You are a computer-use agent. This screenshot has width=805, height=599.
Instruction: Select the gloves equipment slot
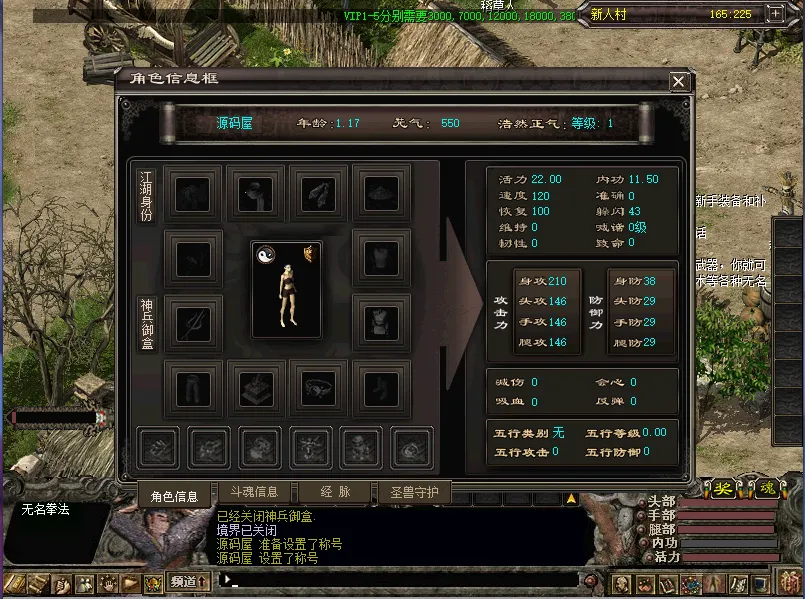pyautogui.click(x=318, y=193)
